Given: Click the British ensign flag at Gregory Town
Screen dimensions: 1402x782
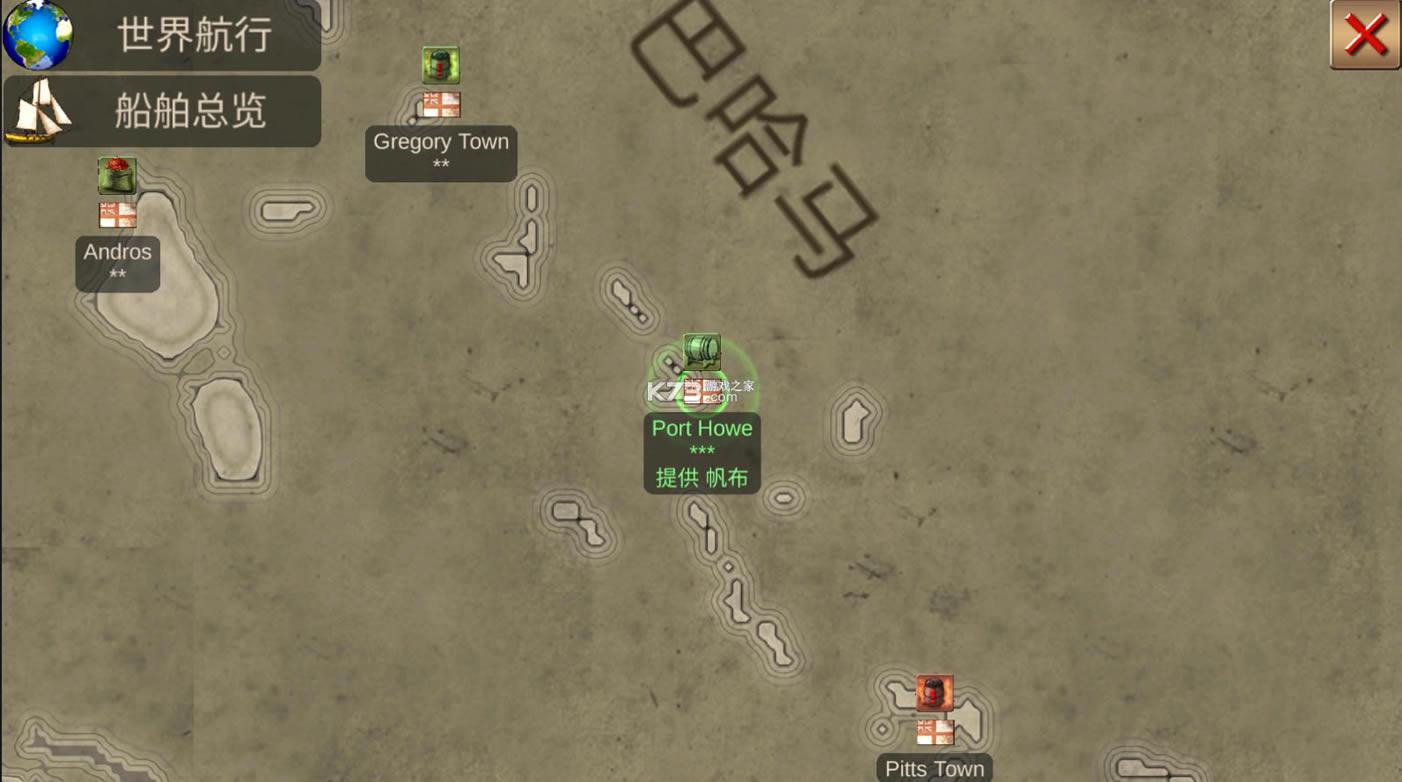Looking at the screenshot, I should click(x=441, y=102).
